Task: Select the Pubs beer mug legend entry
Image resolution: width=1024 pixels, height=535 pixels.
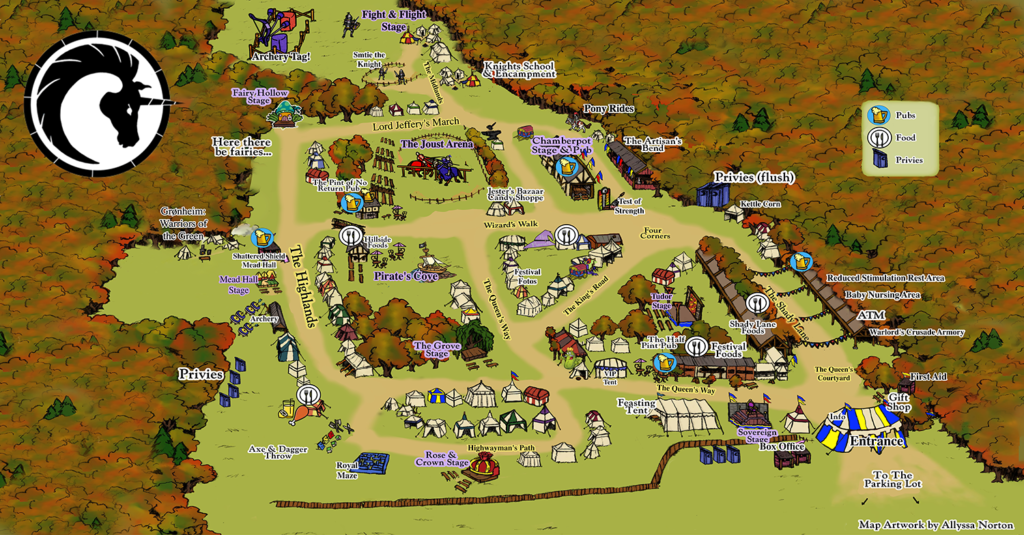Action: pos(878,115)
